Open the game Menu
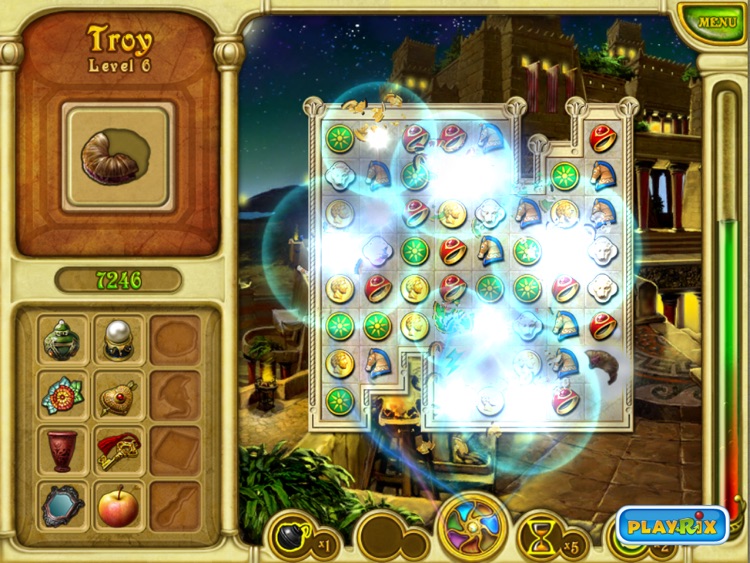 [716, 22]
